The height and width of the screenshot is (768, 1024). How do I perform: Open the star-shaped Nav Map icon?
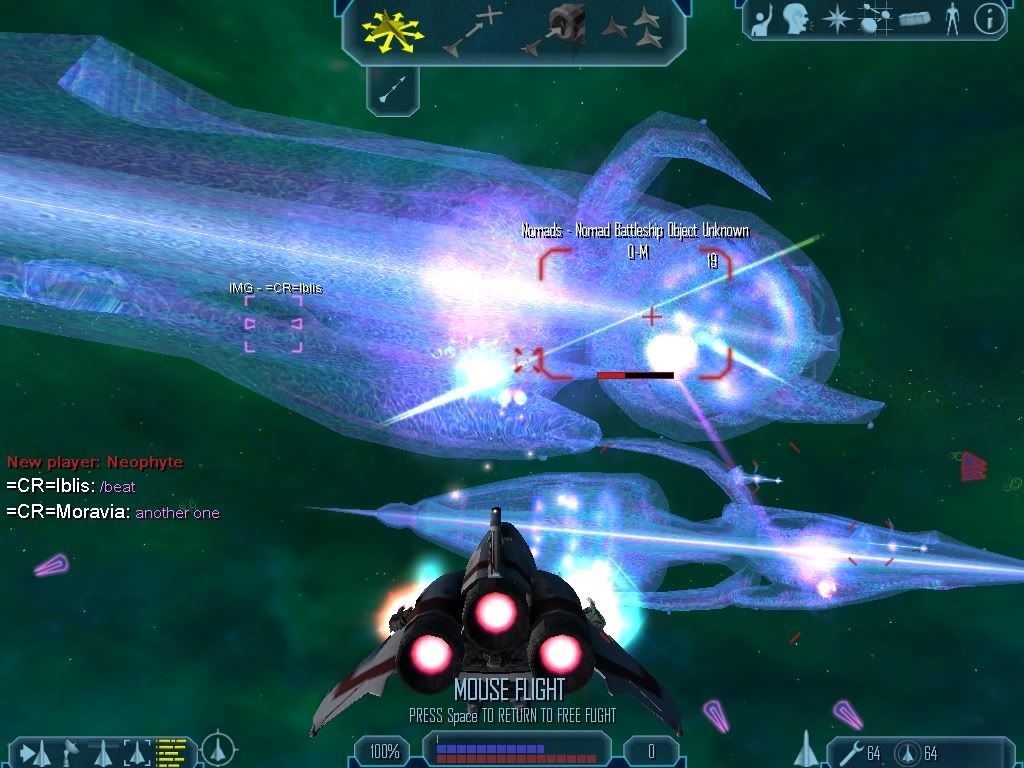836,19
